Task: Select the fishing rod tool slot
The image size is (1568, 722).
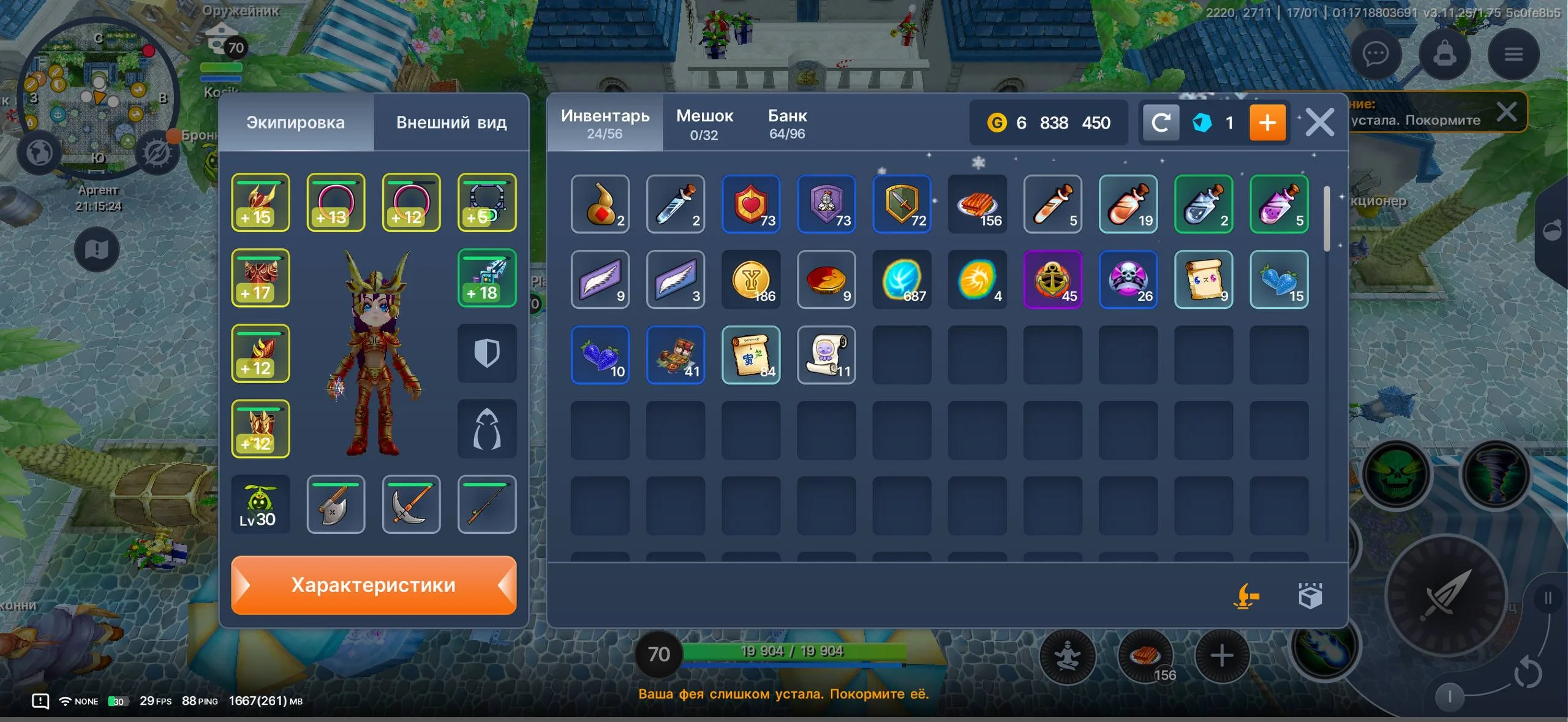Action: click(487, 504)
